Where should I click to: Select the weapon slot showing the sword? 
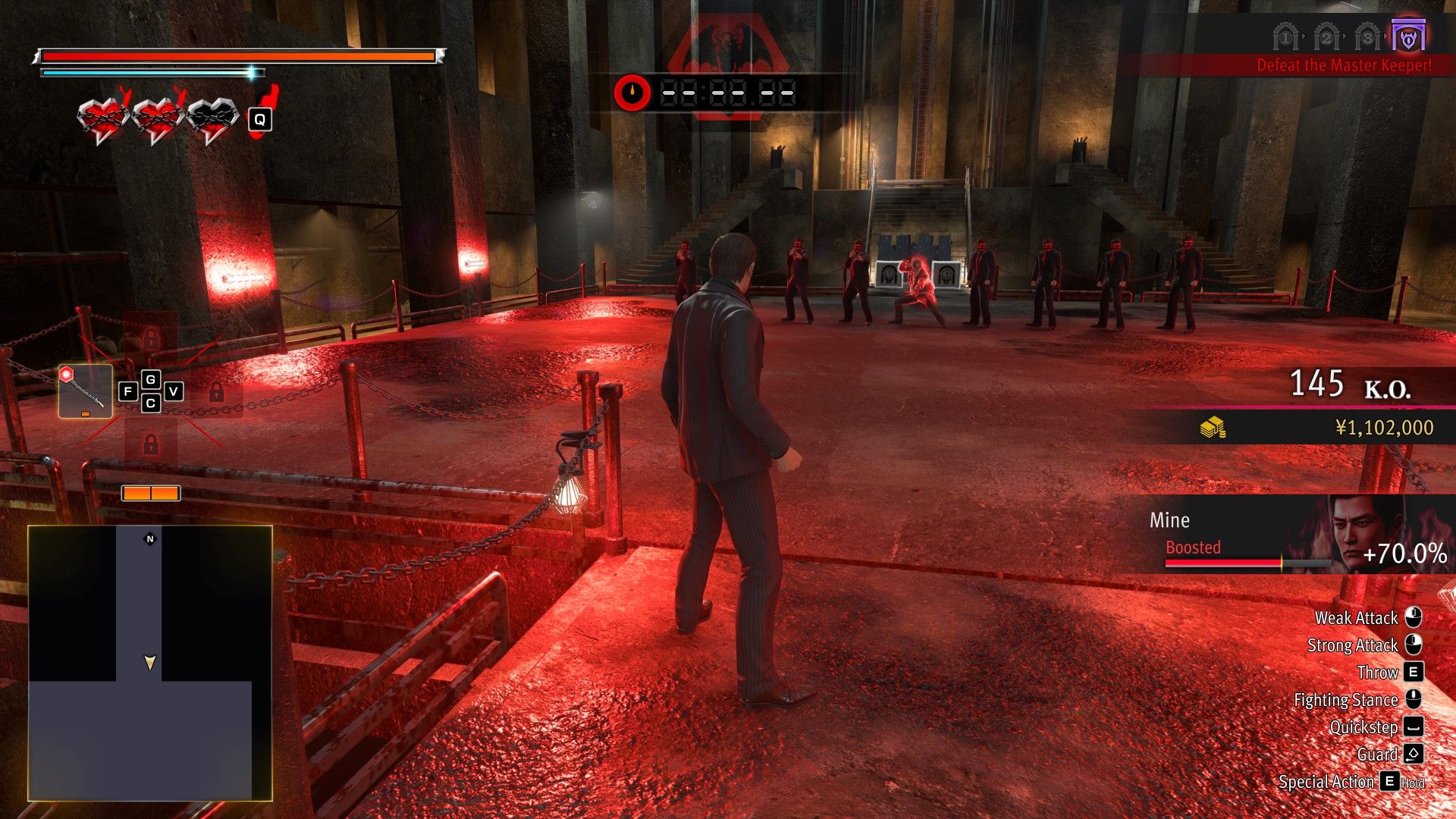(86, 391)
